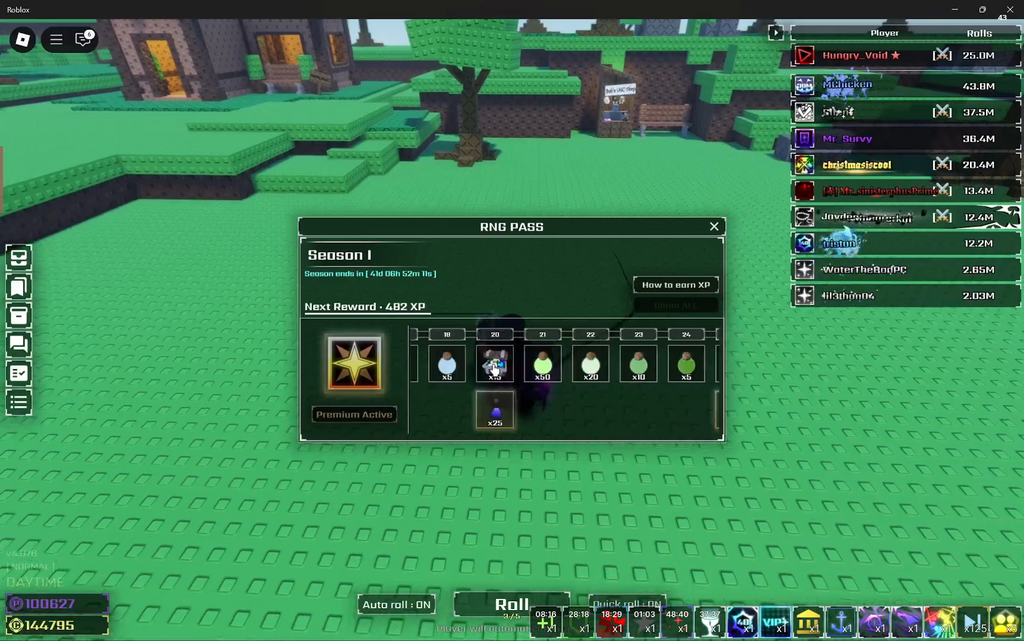The width and height of the screenshot is (1024, 641).
Task: Close the RNG Pass window
Action: click(x=714, y=227)
